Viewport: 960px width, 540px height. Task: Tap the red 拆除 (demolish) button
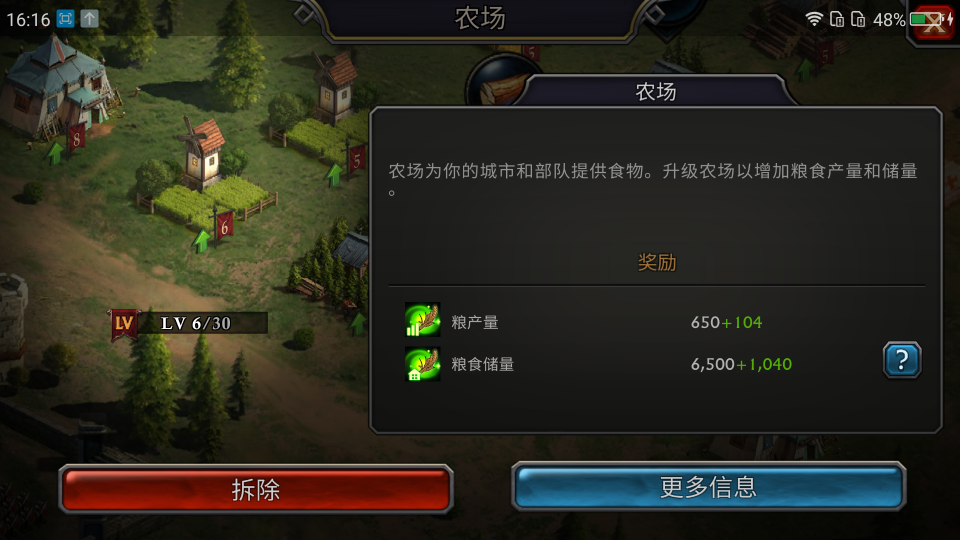click(256, 489)
